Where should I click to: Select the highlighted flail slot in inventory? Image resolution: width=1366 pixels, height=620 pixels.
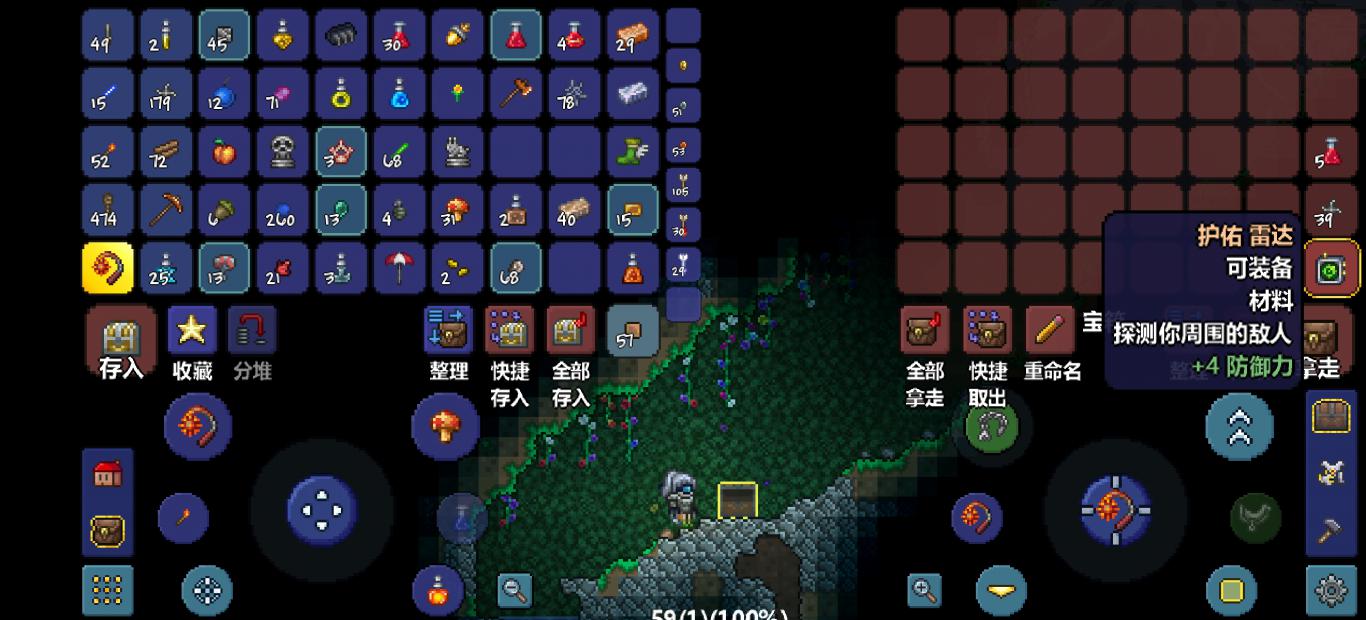107,269
